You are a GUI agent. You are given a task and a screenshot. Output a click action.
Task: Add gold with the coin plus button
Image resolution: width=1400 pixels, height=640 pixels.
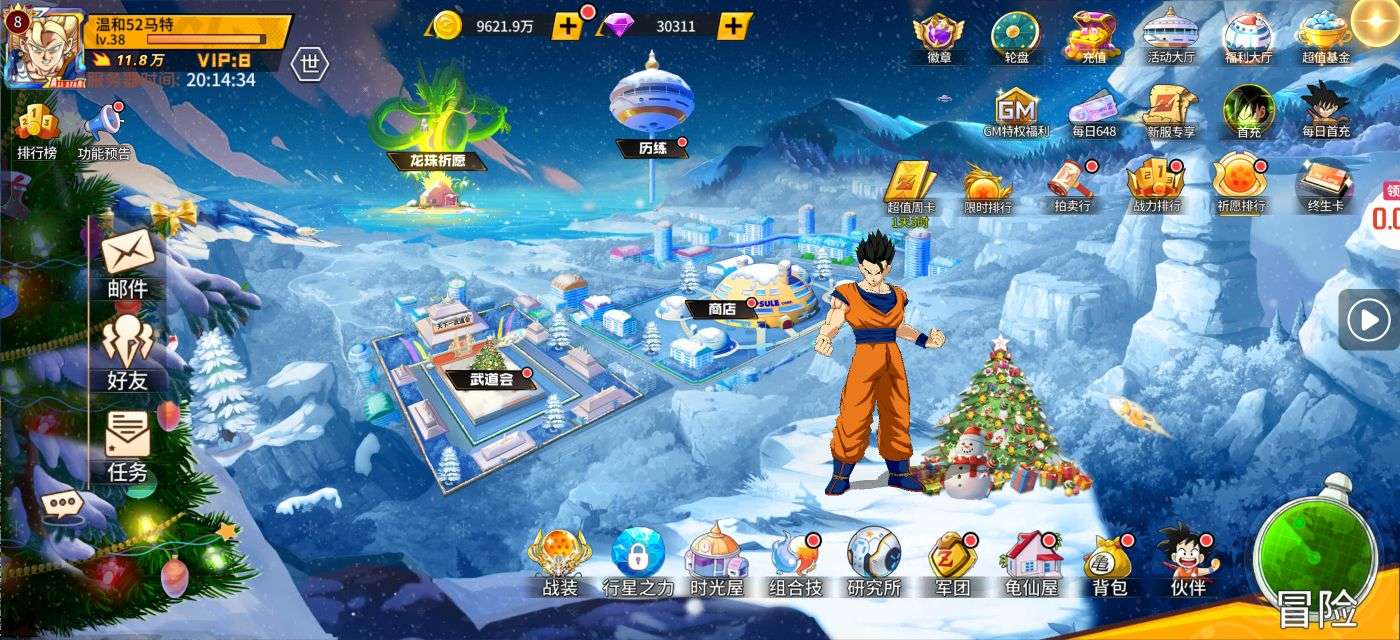(567, 26)
